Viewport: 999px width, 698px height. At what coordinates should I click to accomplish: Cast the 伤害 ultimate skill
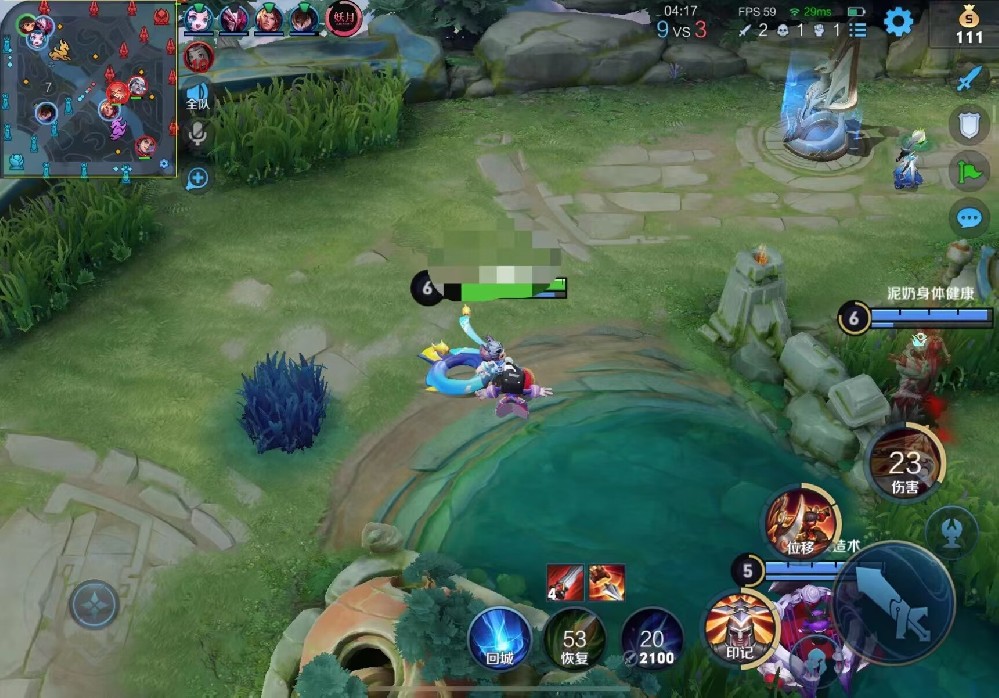[904, 462]
